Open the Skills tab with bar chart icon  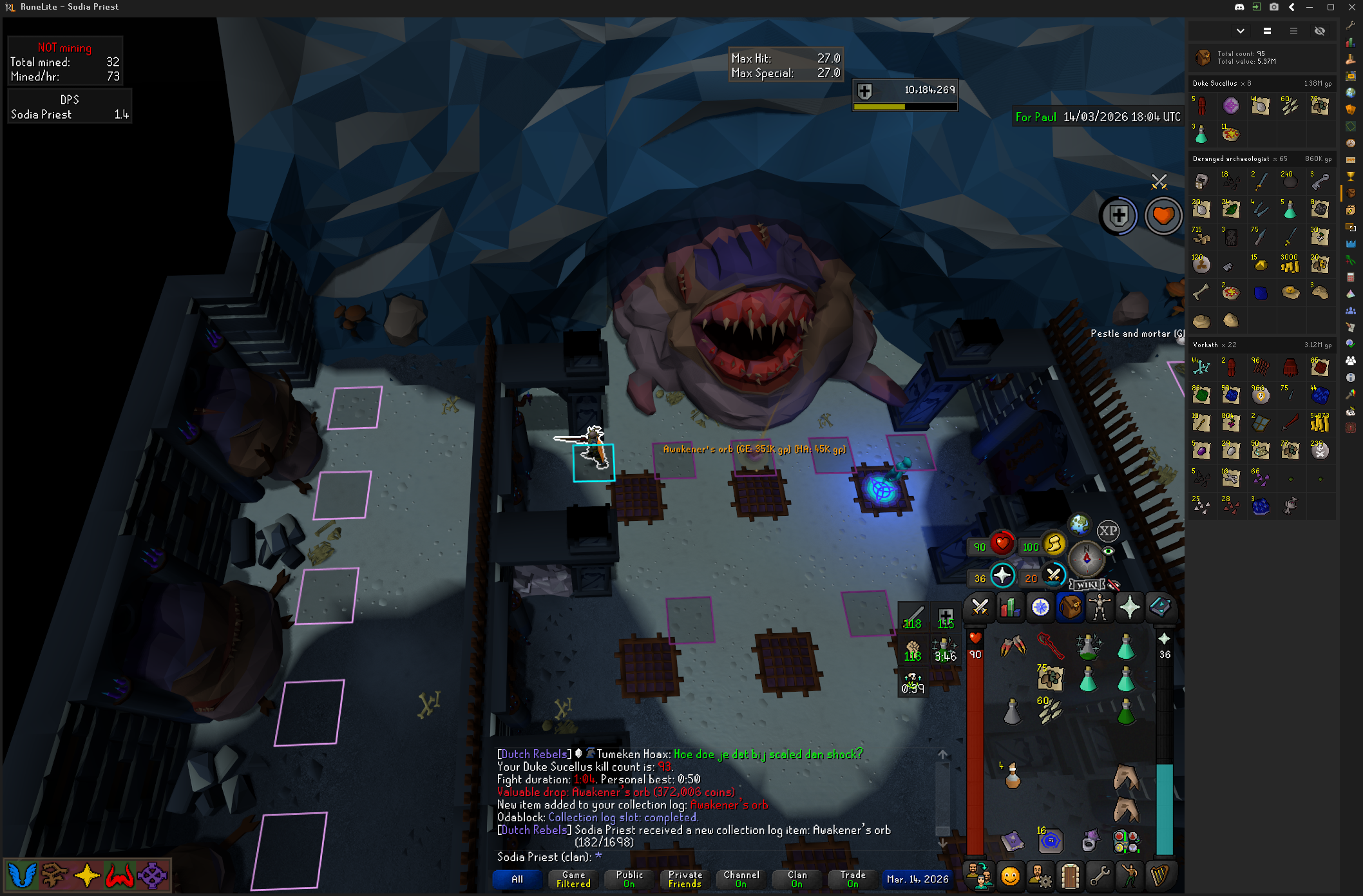(x=1010, y=607)
